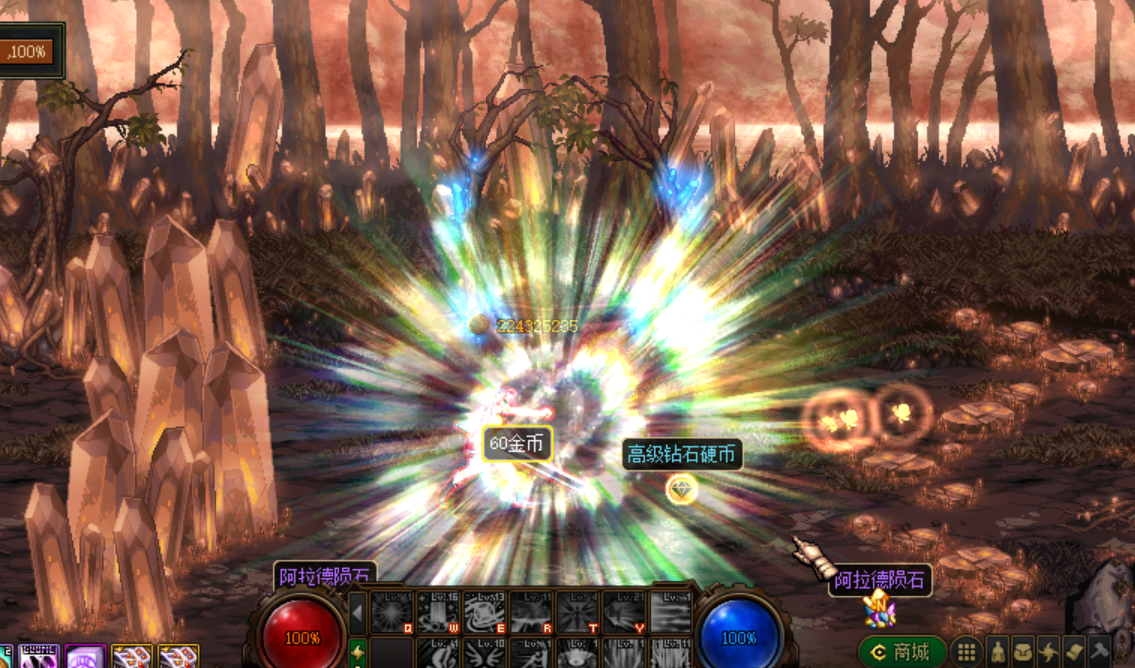Open the 商城 shop
The height and width of the screenshot is (668, 1135).
pyautogui.click(x=902, y=652)
